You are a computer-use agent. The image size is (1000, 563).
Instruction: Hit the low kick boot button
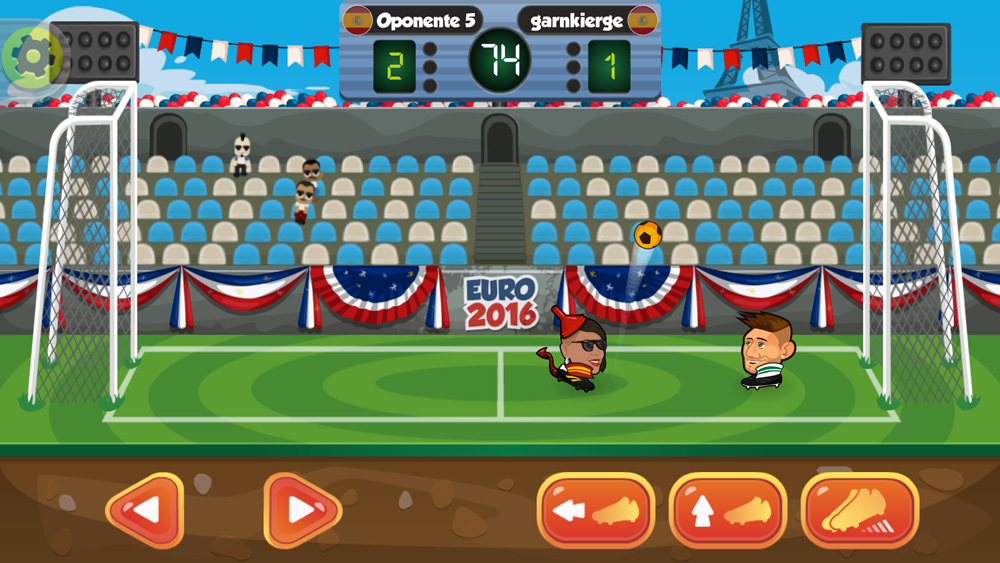click(x=596, y=510)
